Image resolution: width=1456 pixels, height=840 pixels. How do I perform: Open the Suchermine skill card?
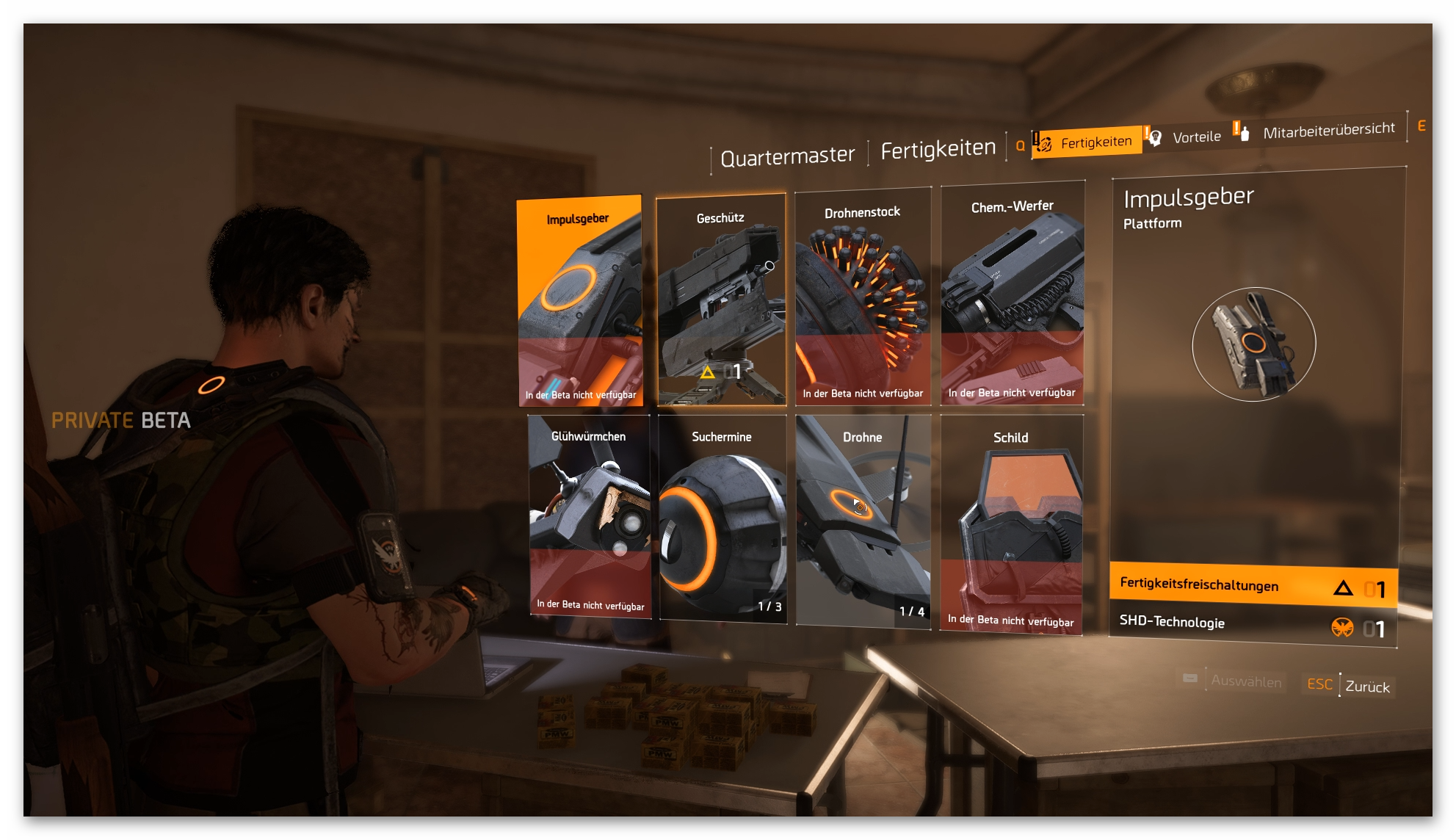[x=722, y=519]
